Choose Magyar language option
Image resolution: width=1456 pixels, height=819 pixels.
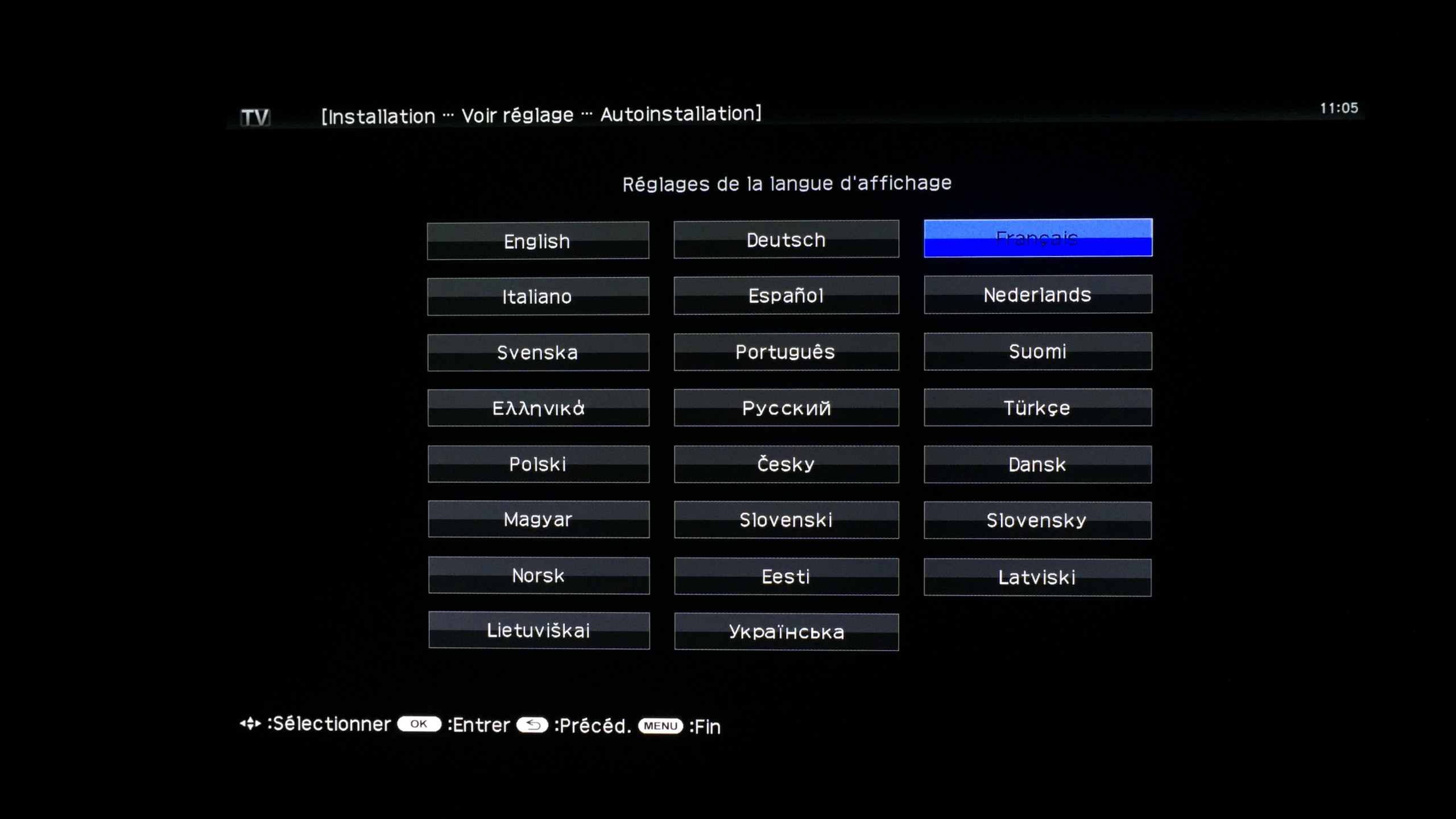pos(537,519)
